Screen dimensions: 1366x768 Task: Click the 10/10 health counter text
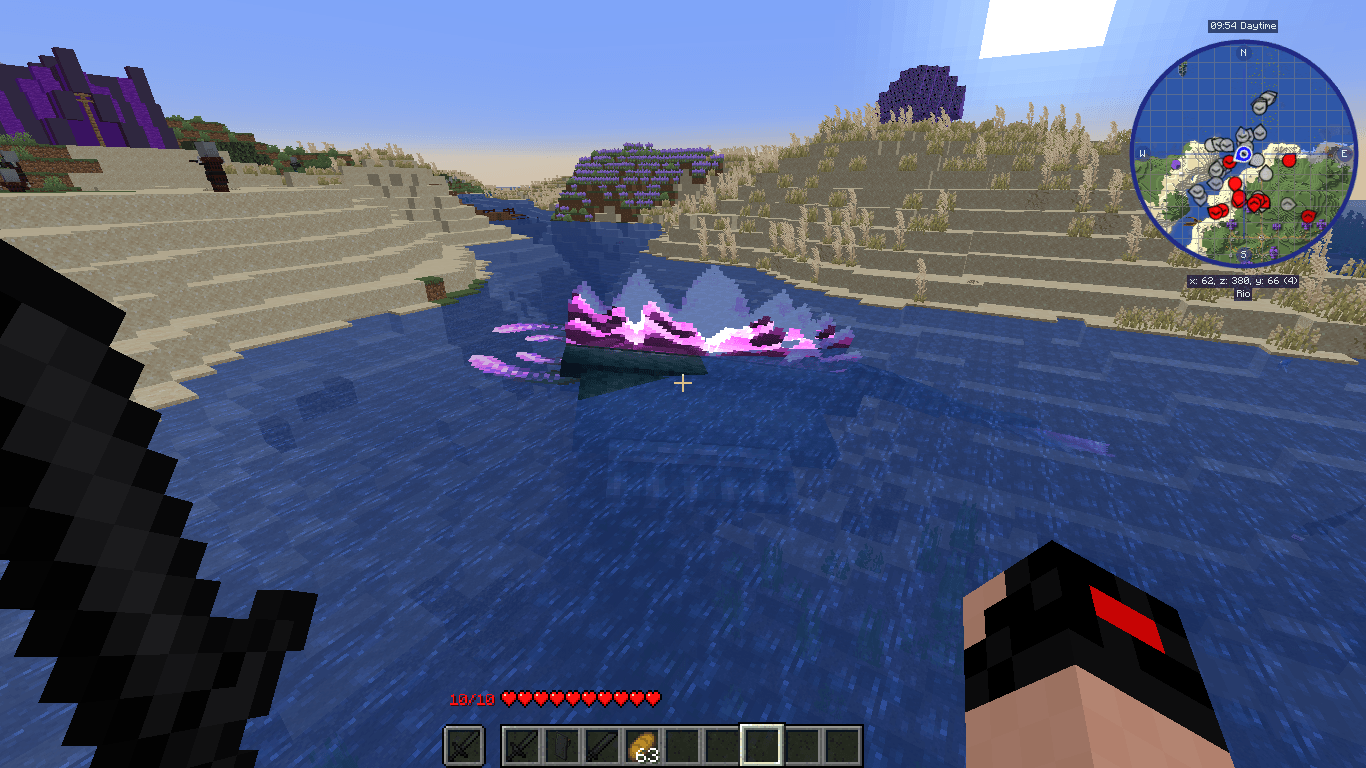click(x=470, y=699)
